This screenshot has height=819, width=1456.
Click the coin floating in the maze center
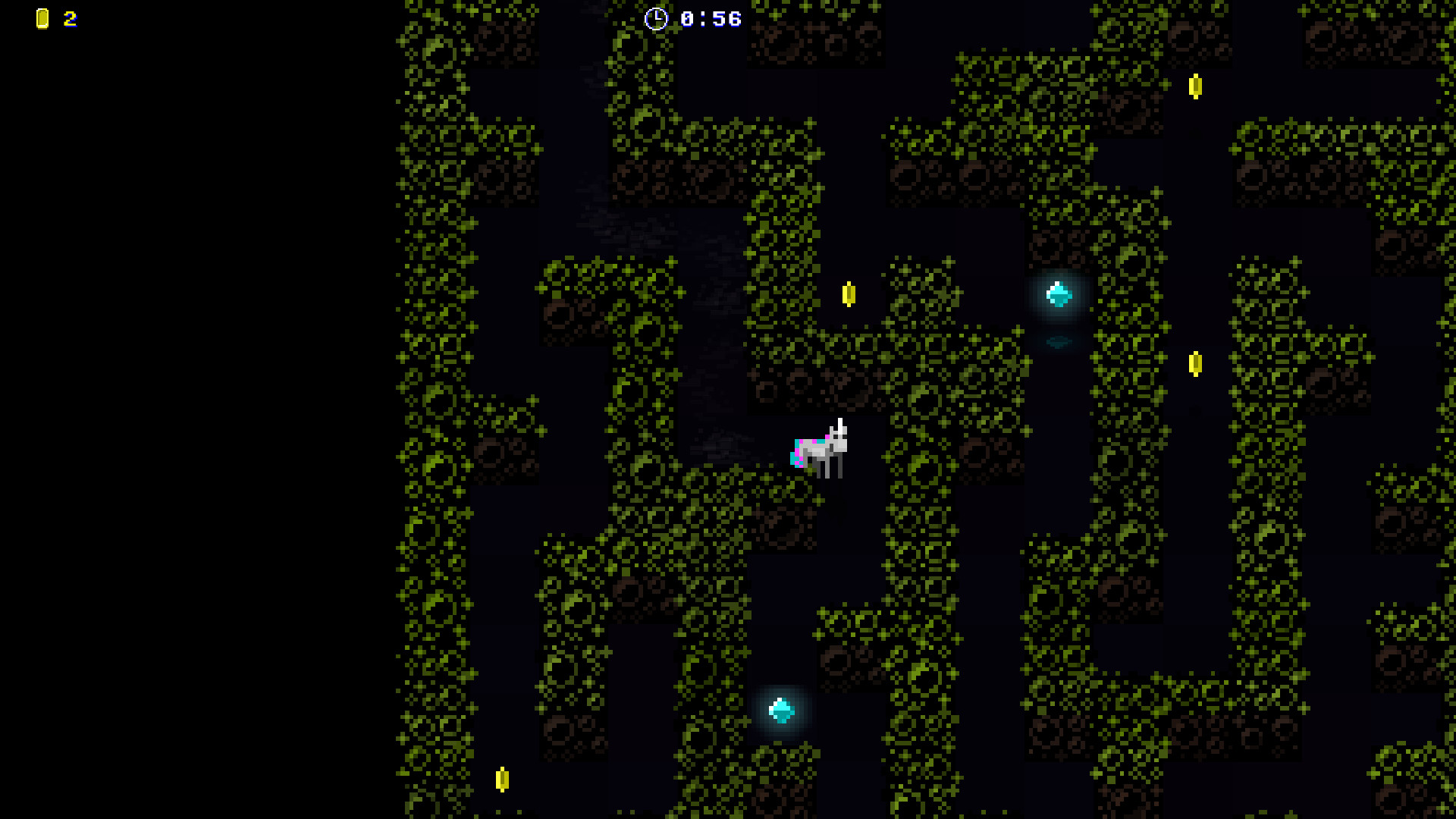click(848, 296)
